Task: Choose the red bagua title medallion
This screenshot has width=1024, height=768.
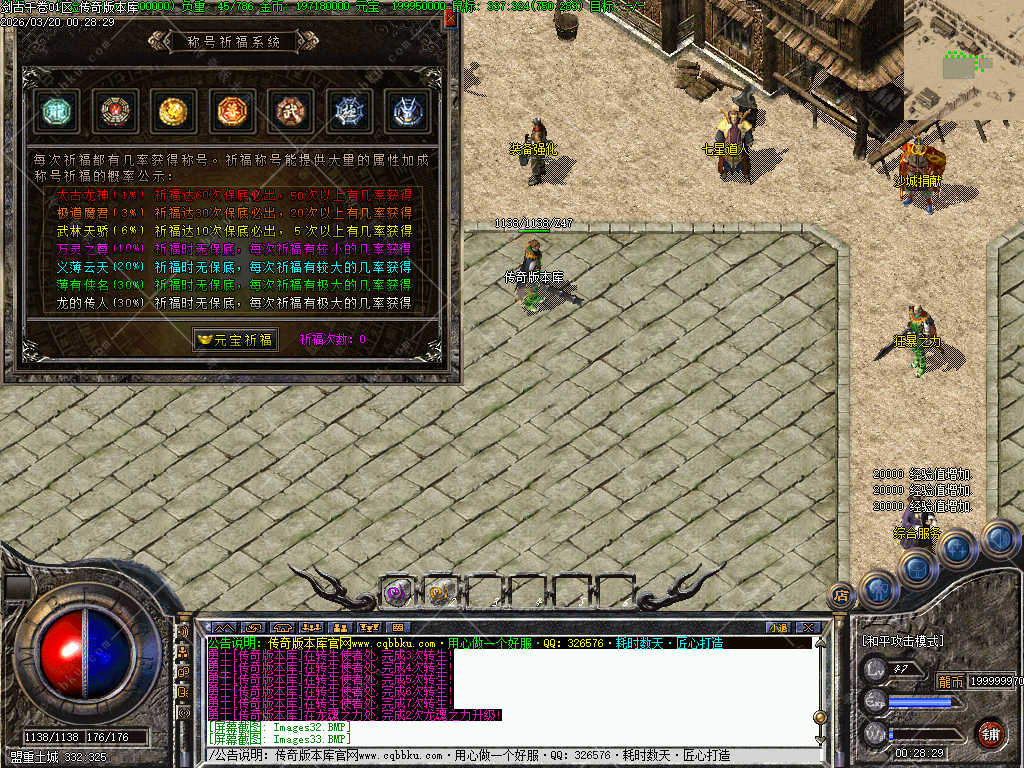Action: pos(115,111)
